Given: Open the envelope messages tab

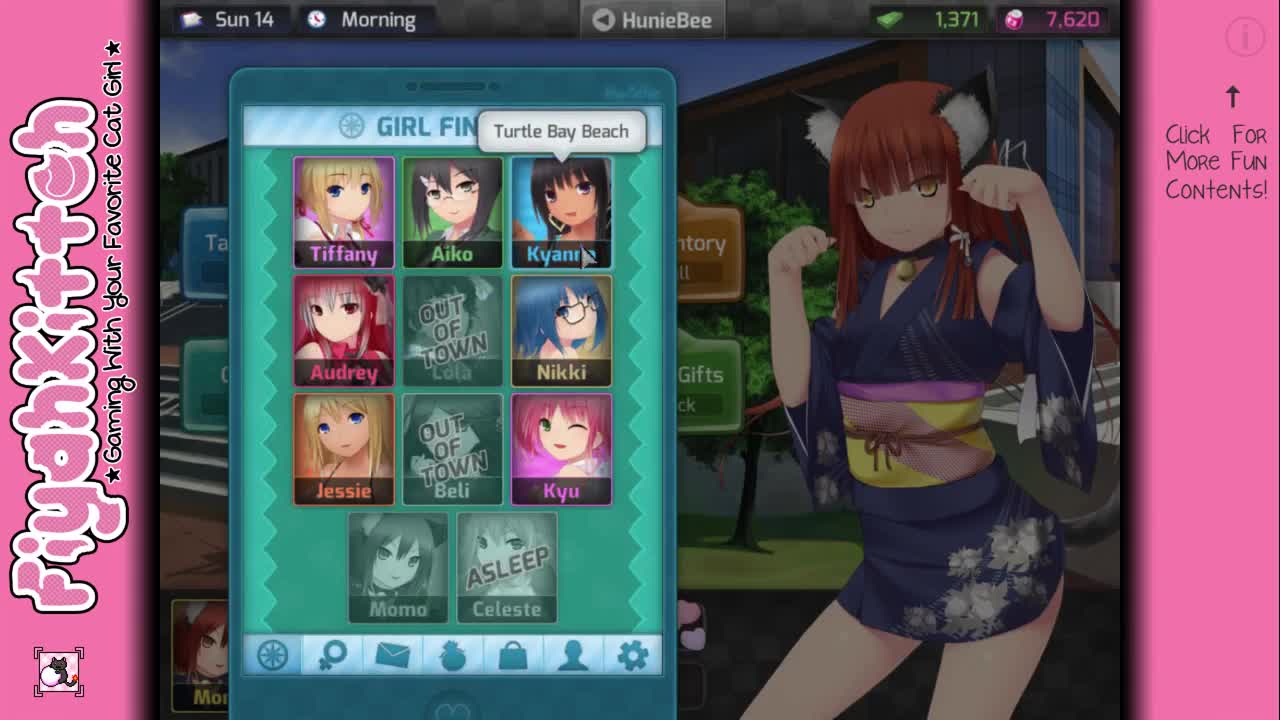Looking at the screenshot, I should (392, 655).
